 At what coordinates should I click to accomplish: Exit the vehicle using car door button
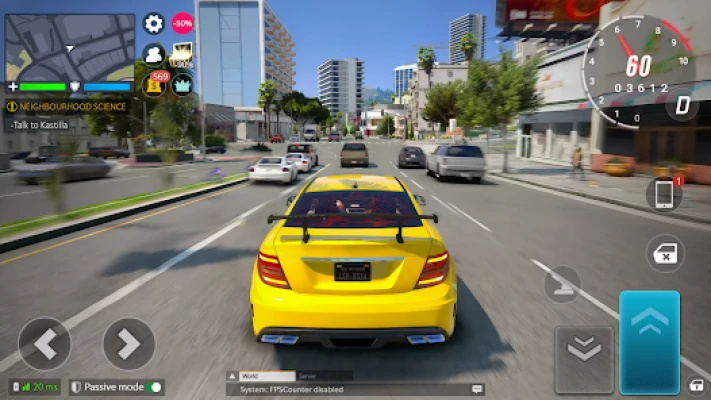tap(665, 252)
